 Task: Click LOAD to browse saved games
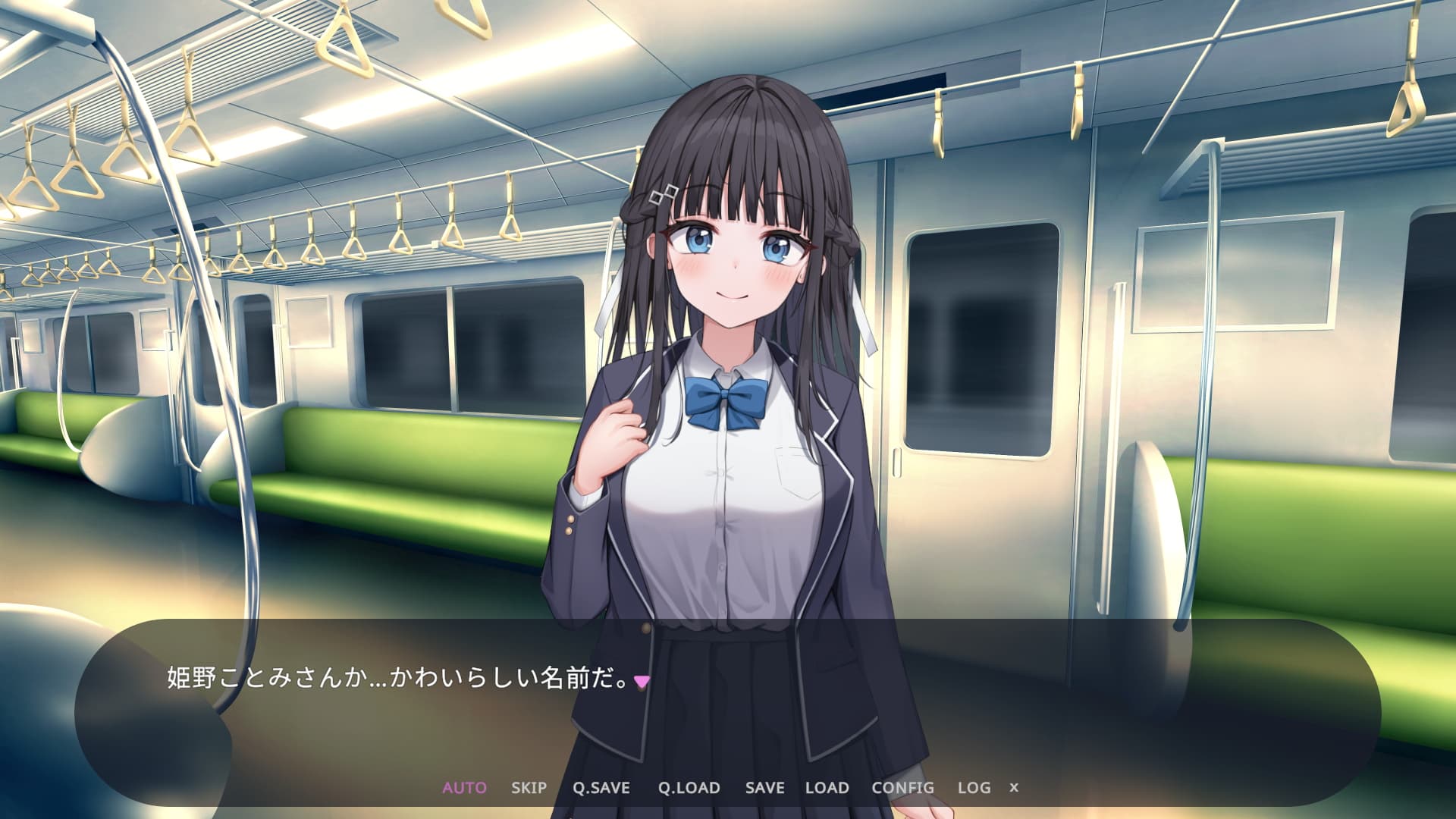(827, 788)
